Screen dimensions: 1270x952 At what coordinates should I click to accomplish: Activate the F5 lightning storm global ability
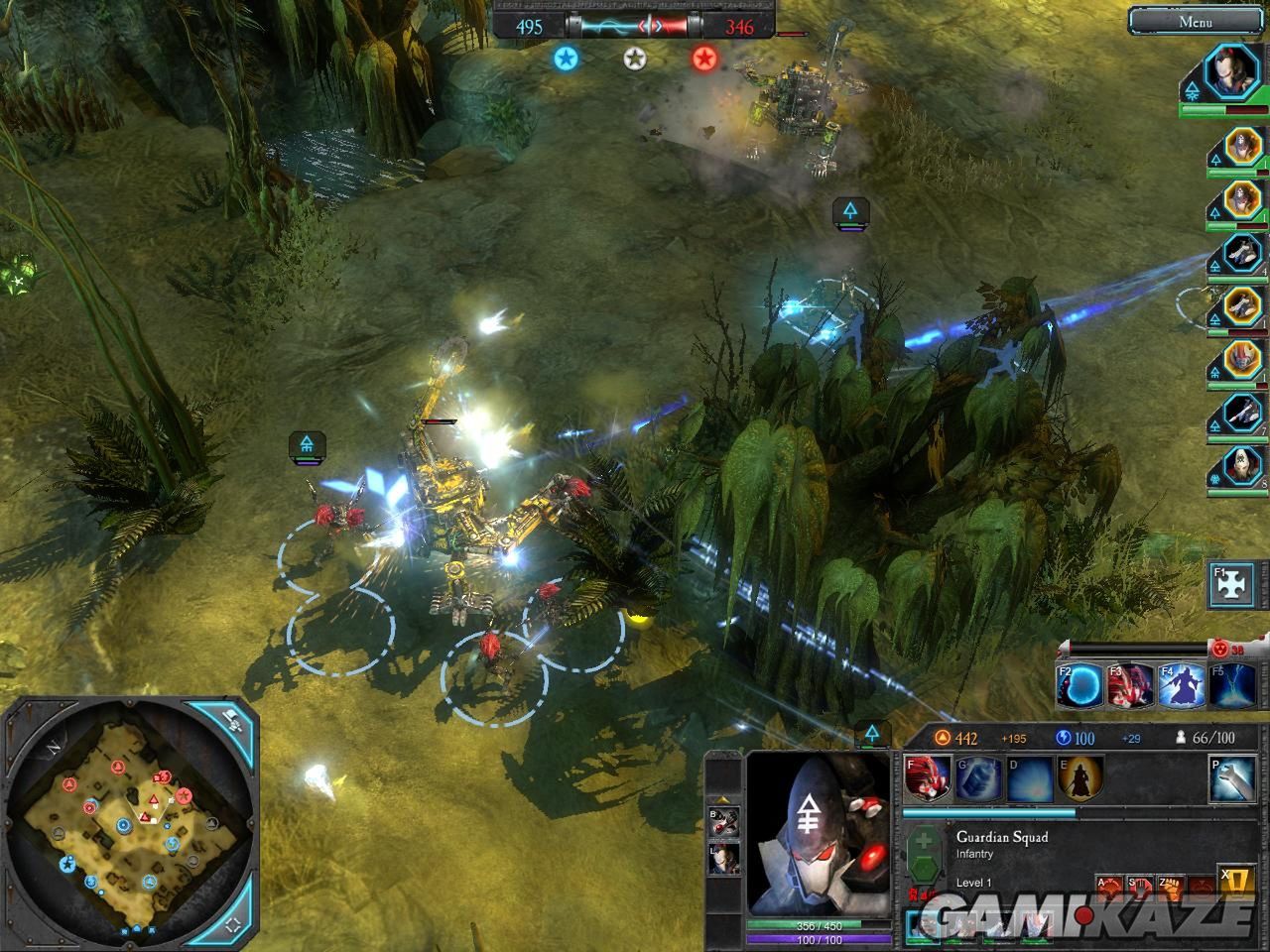click(x=1231, y=685)
